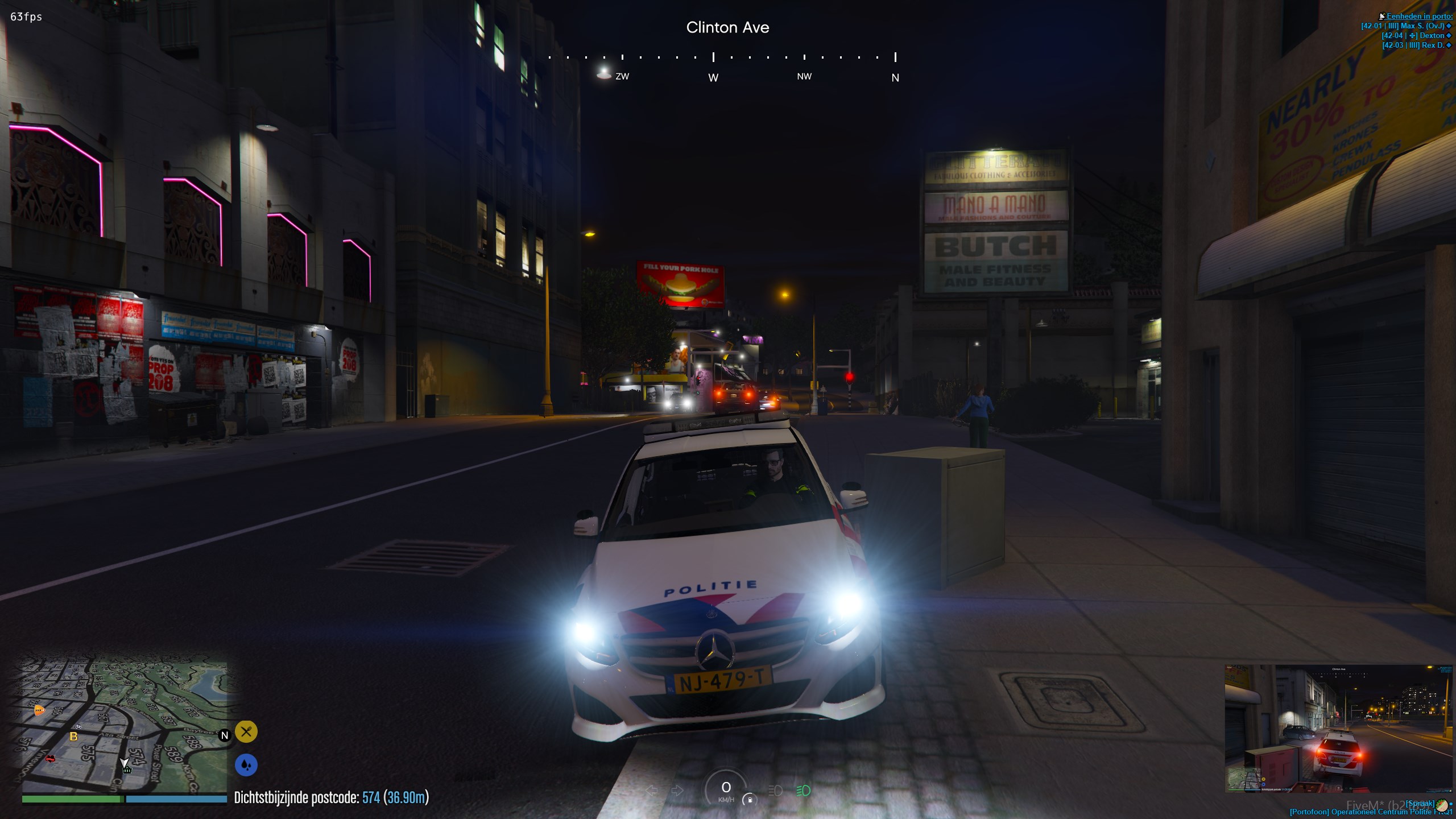Screen dimensions: 1456x819
Task: Open the rear-view picture-in-picture thumbnail
Action: (1338, 729)
